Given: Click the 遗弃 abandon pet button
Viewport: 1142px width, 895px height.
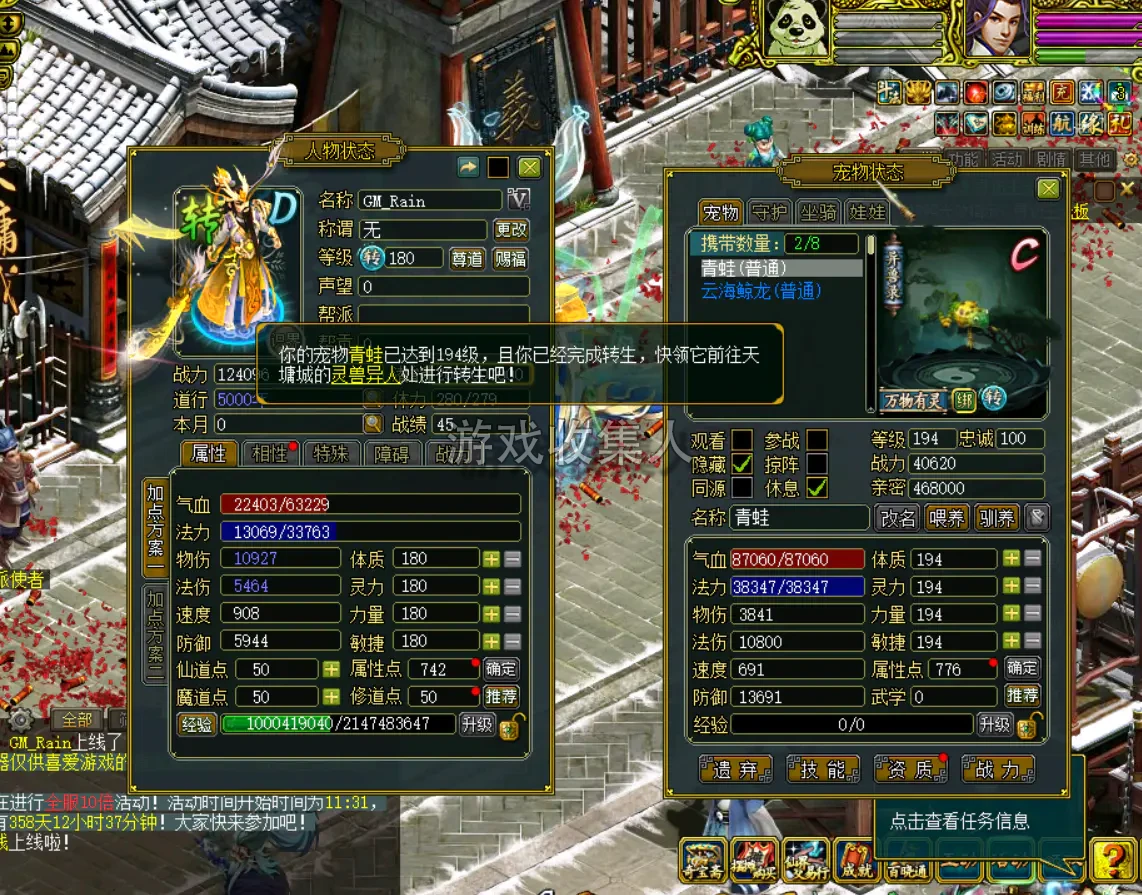Looking at the screenshot, I should [x=736, y=769].
